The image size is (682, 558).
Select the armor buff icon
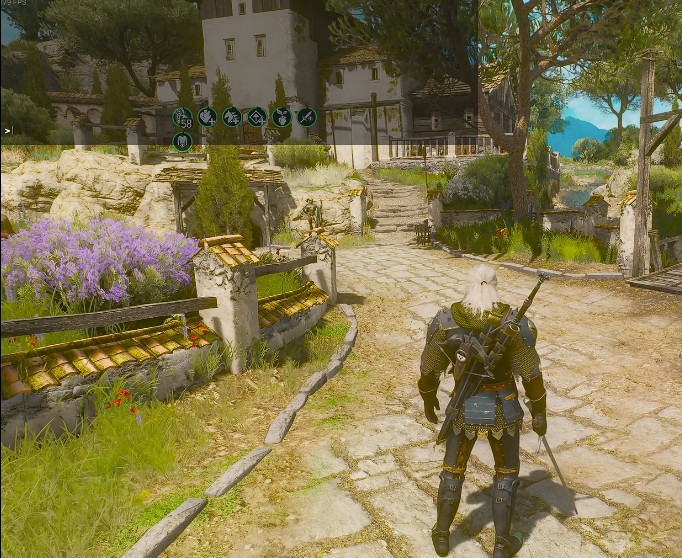[x=182, y=141]
